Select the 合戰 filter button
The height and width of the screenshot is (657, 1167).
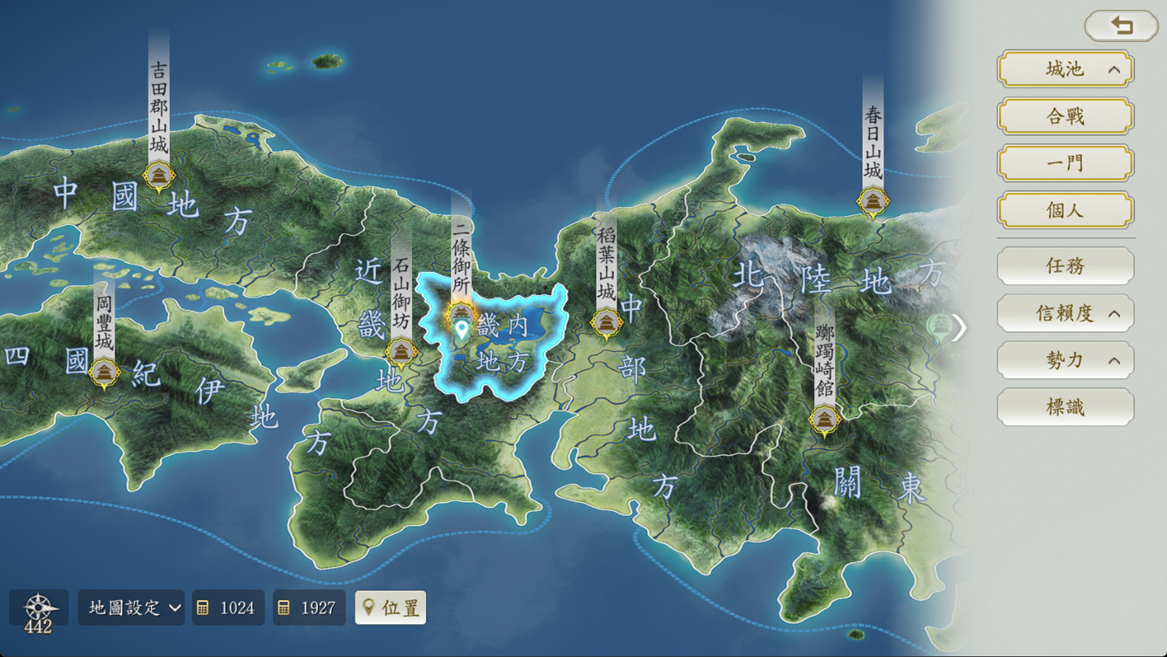click(x=1065, y=116)
